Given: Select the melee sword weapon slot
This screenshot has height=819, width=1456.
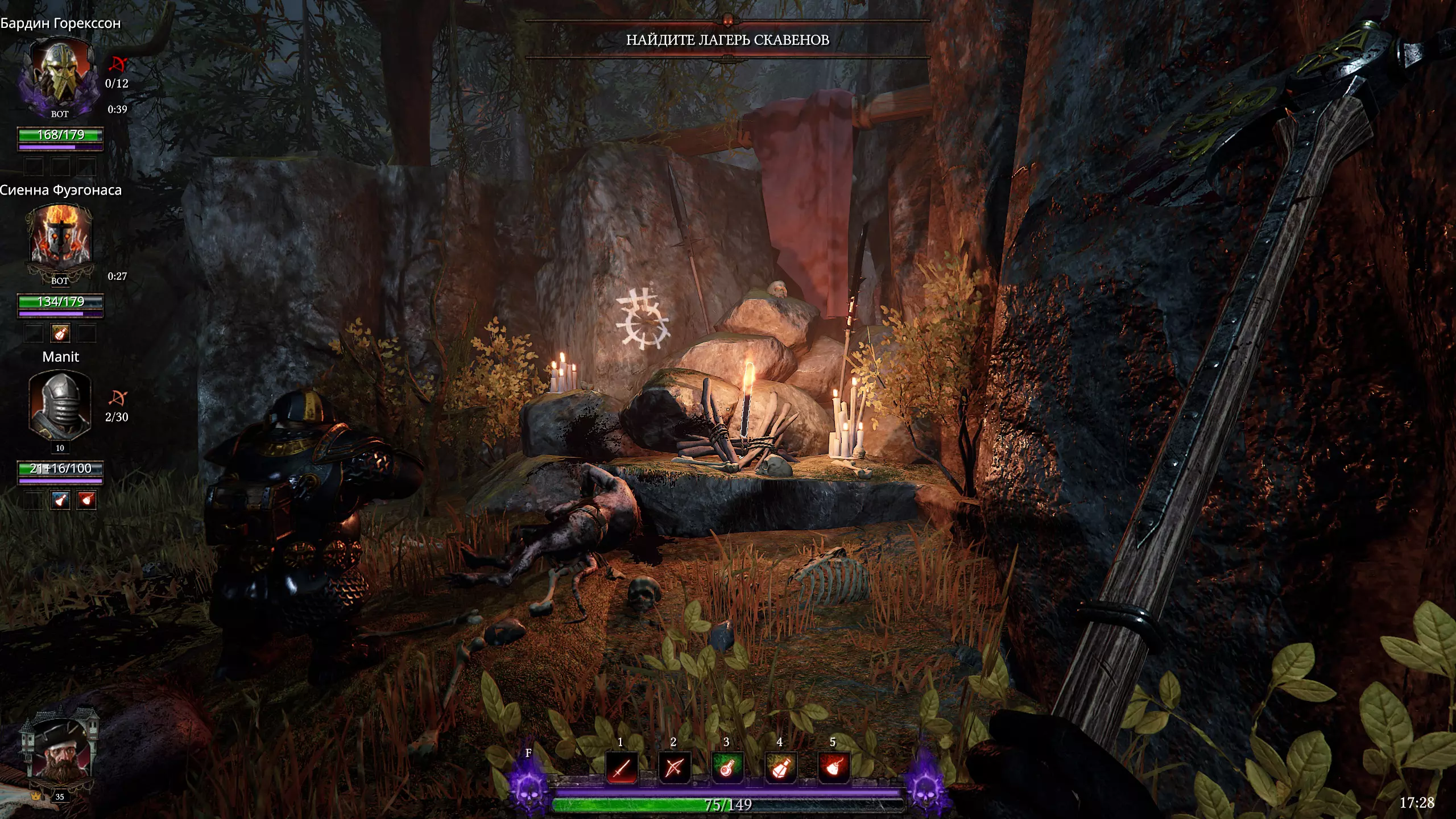Looking at the screenshot, I should click(621, 768).
